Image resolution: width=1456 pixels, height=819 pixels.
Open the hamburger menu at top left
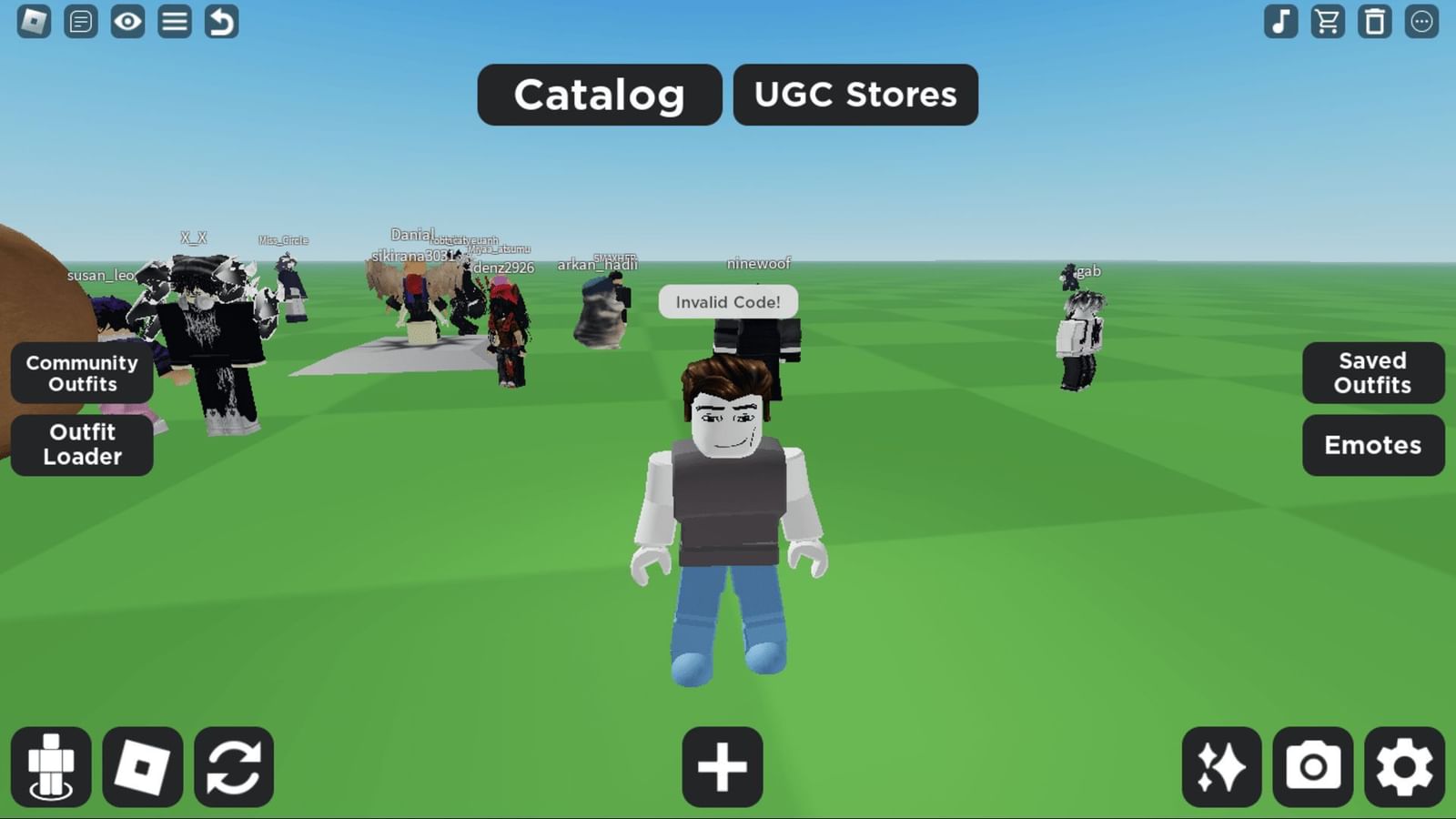coord(175,23)
